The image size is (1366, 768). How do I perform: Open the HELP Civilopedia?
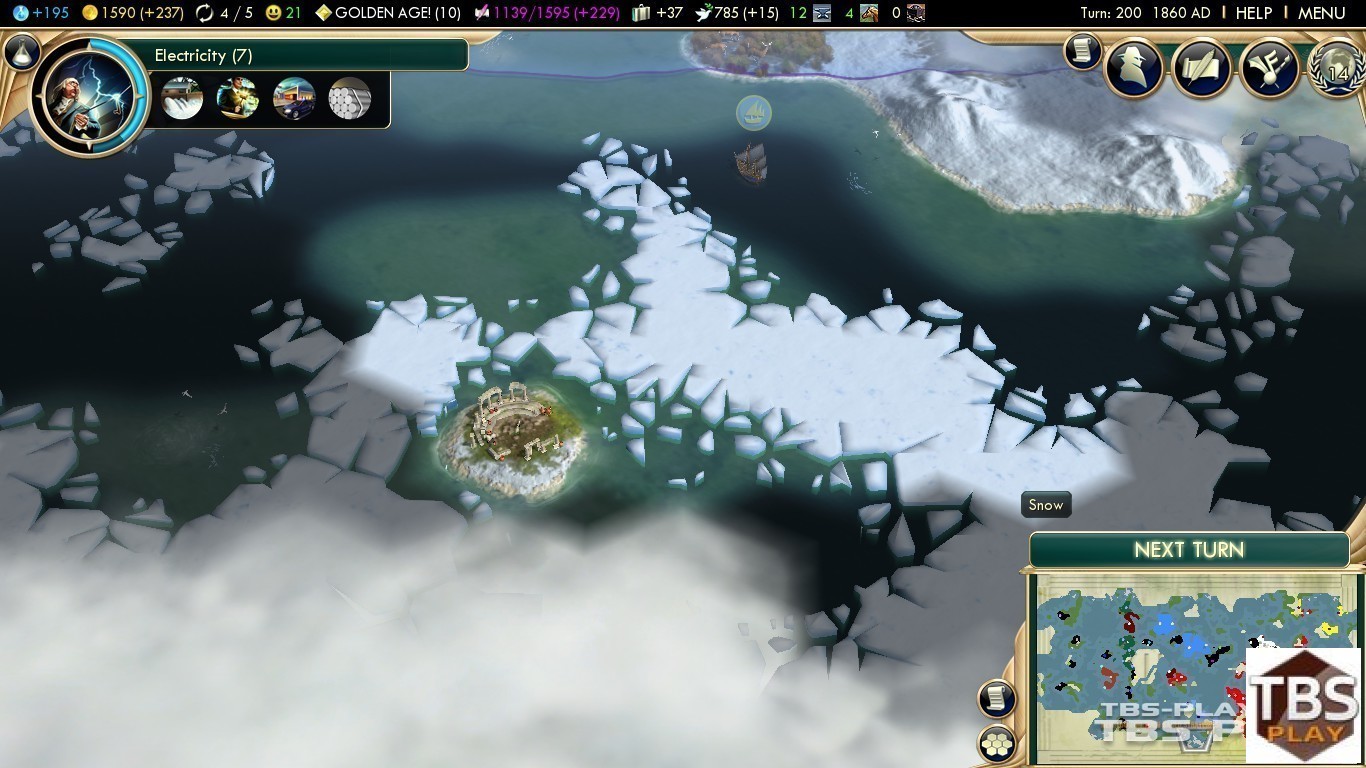tap(1253, 13)
